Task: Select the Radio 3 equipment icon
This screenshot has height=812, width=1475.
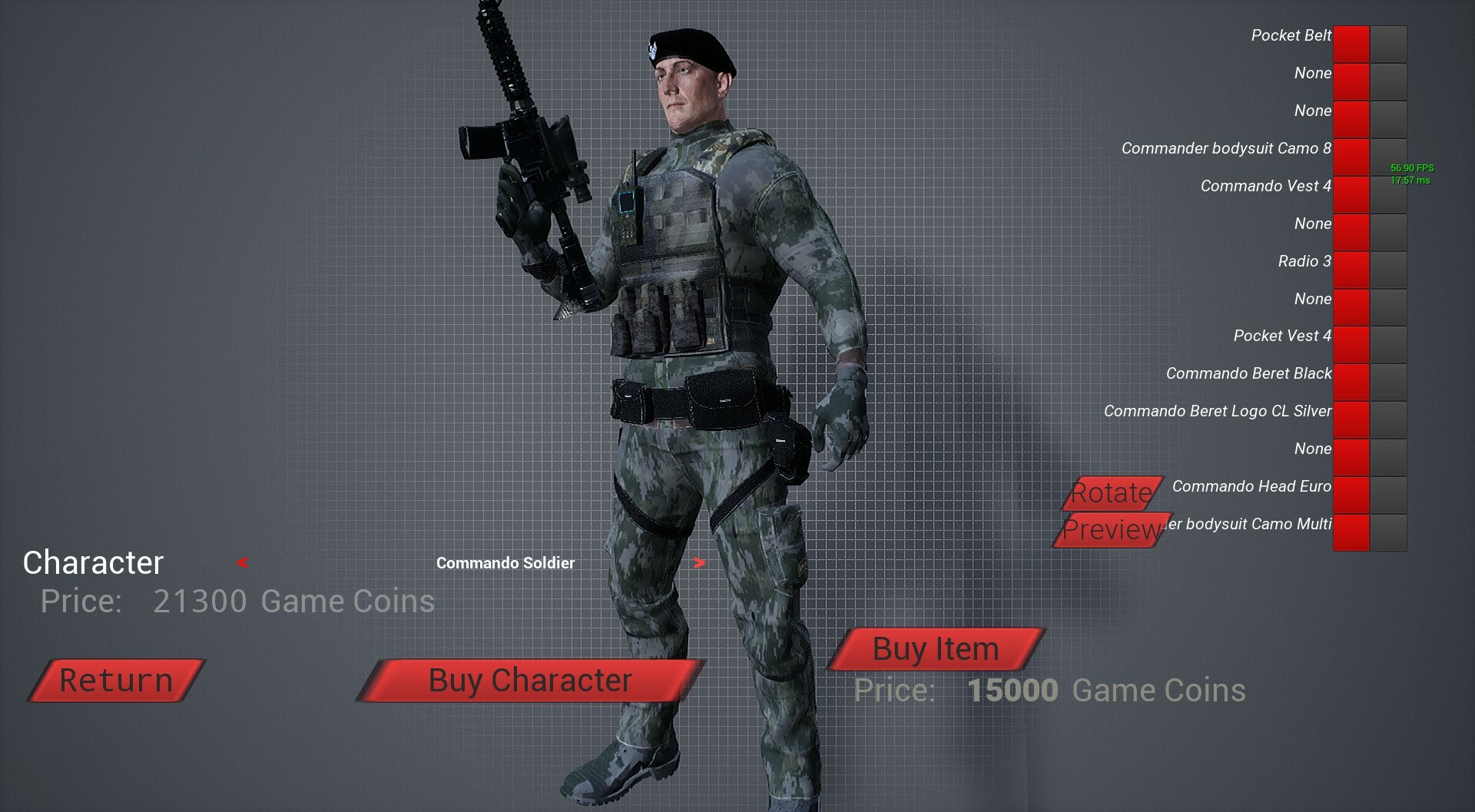Action: click(1351, 269)
